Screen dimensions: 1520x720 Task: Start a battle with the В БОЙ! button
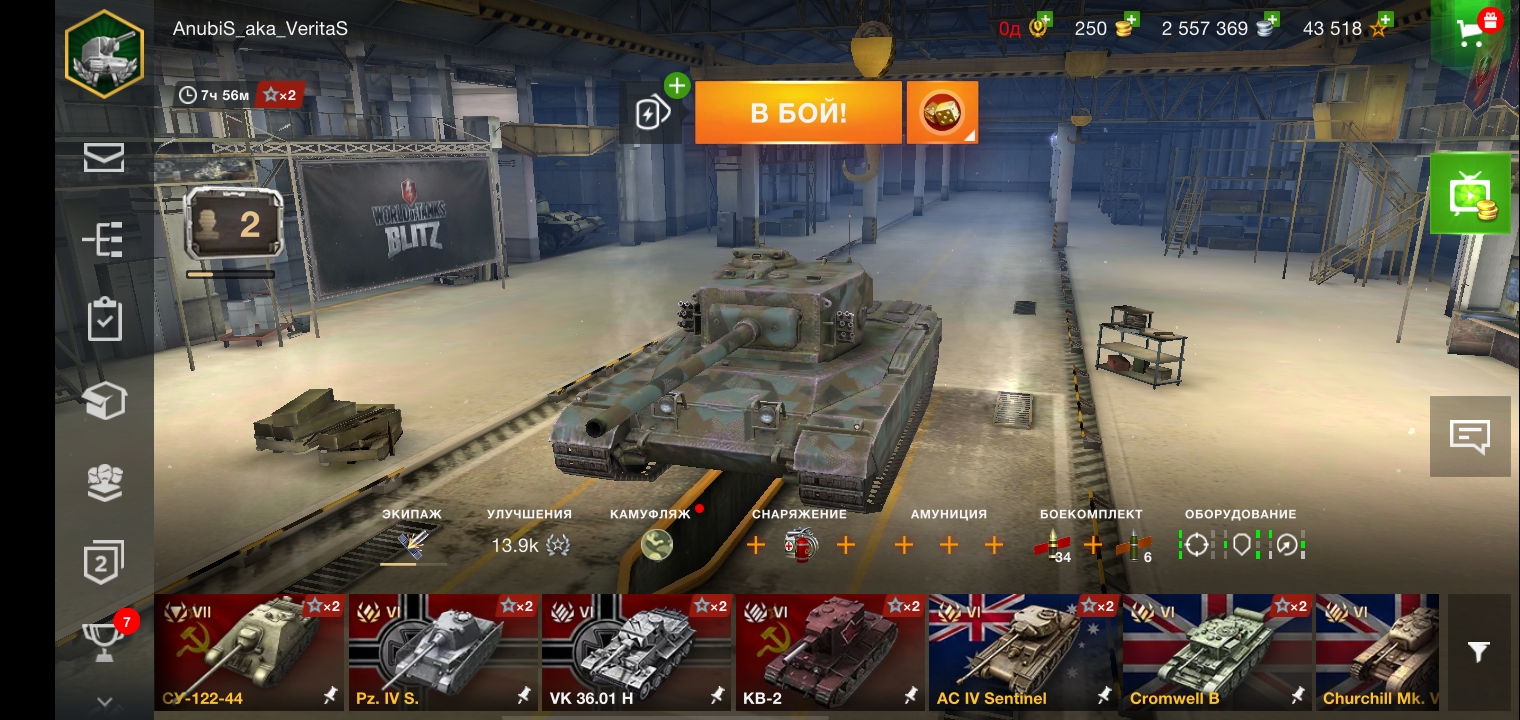798,112
